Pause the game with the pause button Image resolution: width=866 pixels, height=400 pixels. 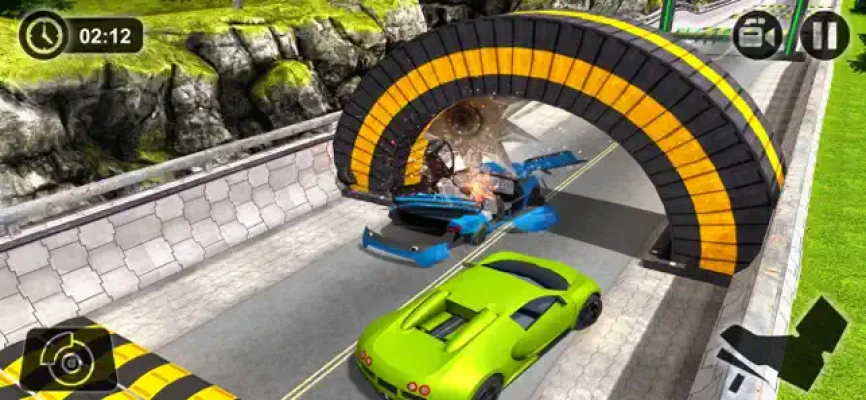pos(824,36)
